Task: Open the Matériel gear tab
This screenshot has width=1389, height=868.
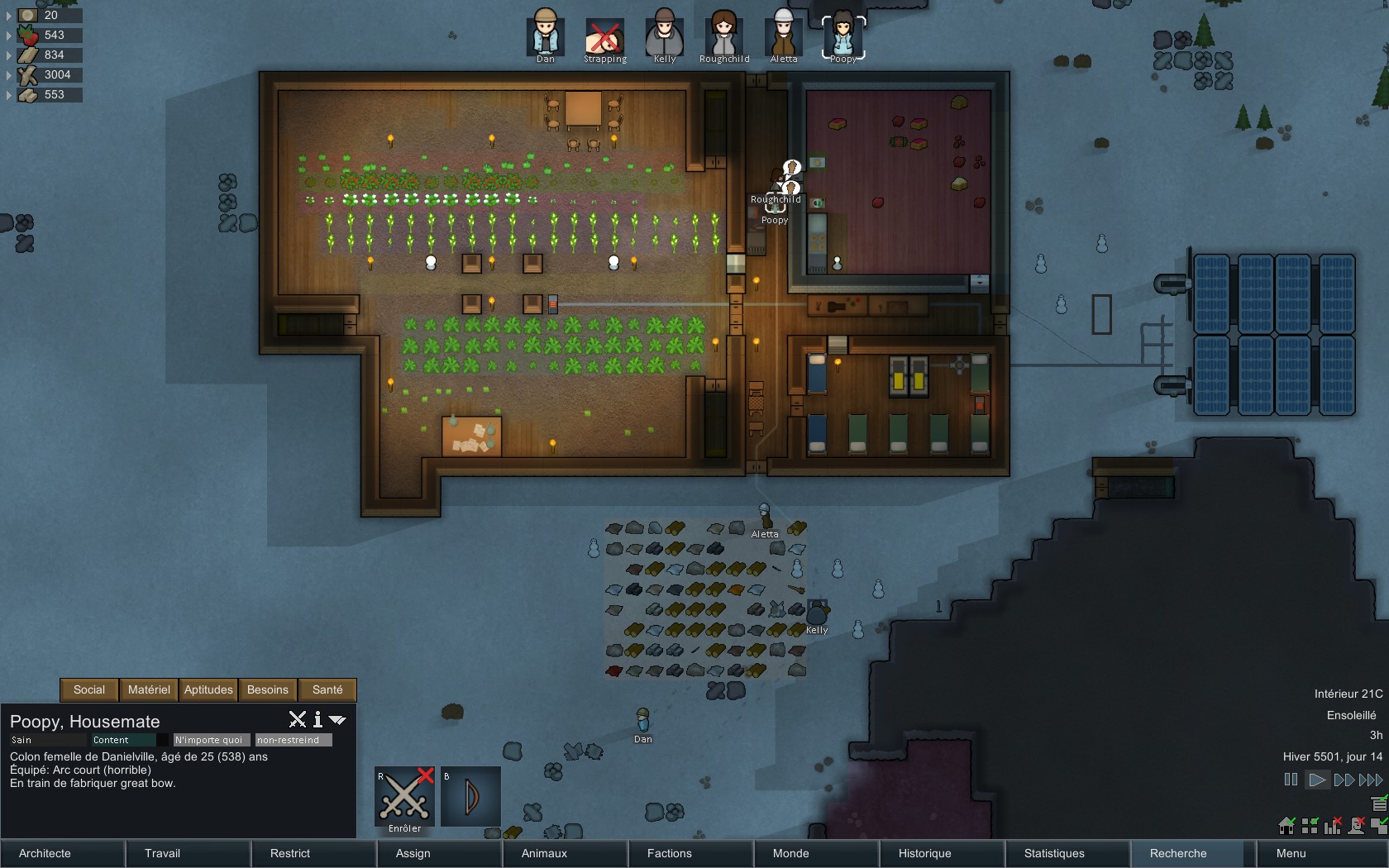Action: [149, 689]
